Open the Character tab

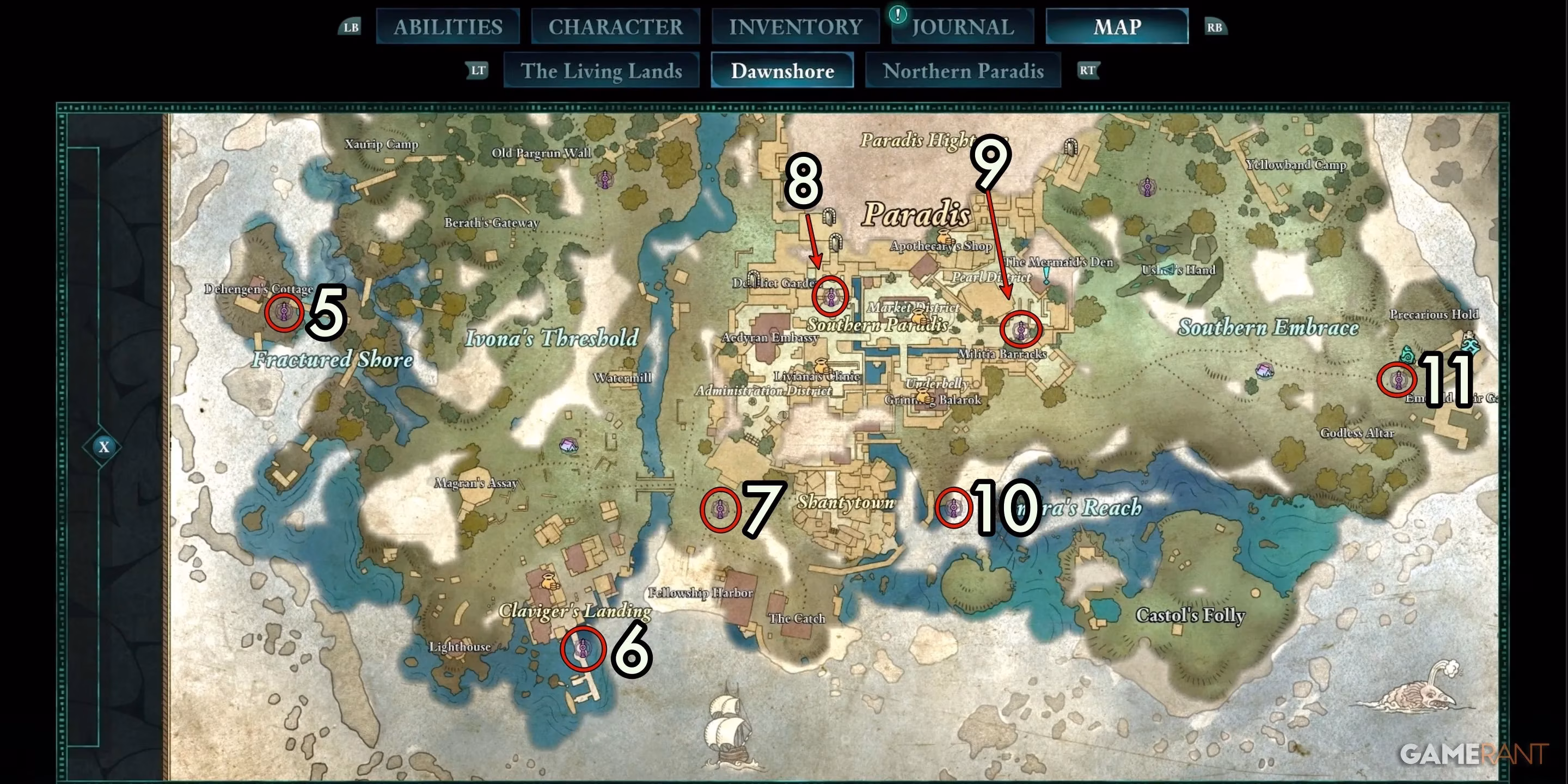(x=615, y=27)
